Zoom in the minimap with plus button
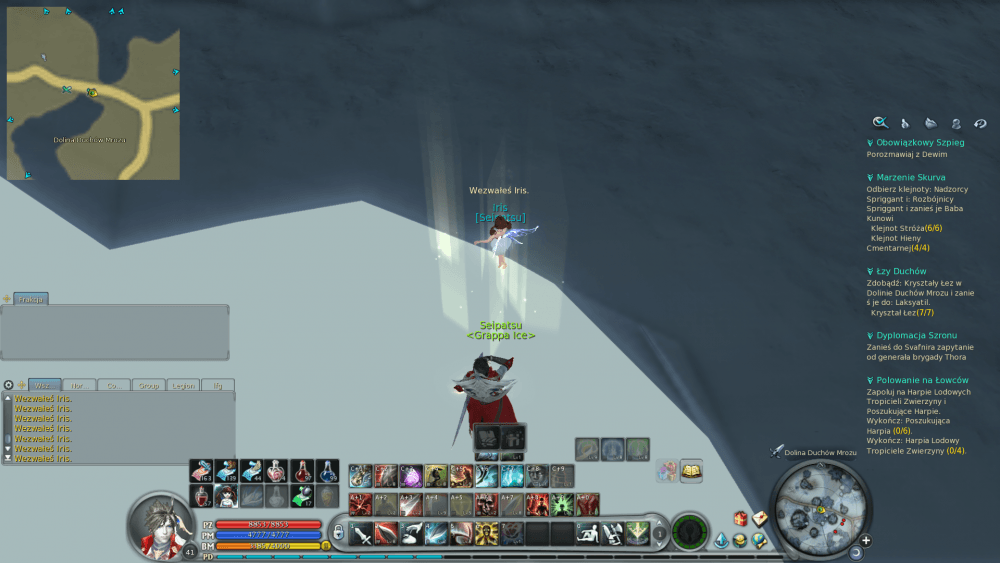 [x=866, y=541]
